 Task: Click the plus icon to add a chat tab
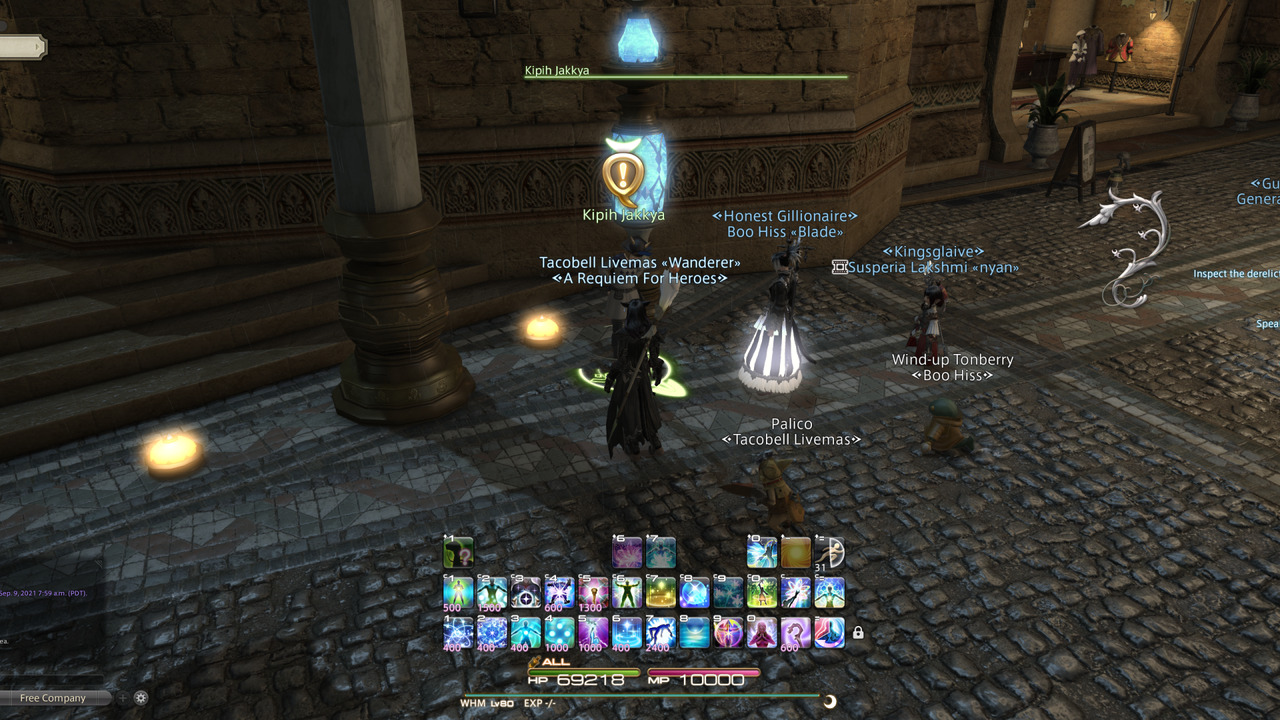[x=123, y=697]
